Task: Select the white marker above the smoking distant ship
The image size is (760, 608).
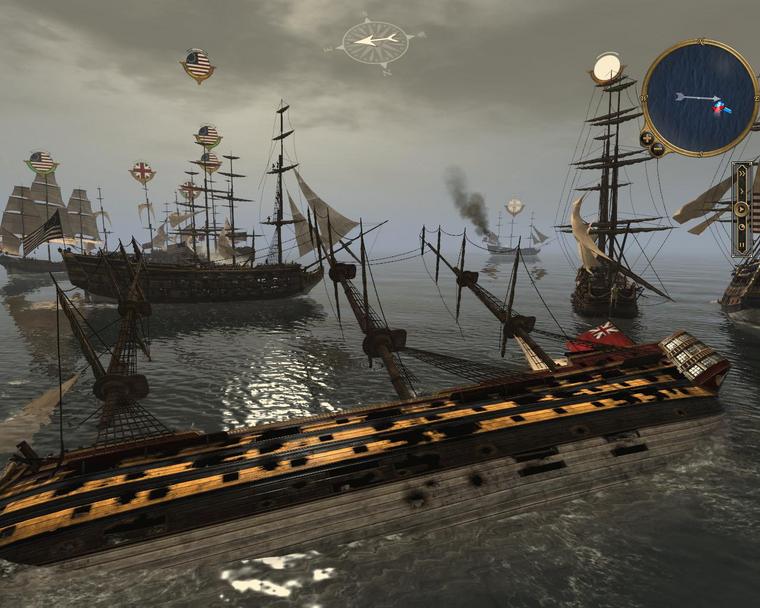Action: coord(514,207)
